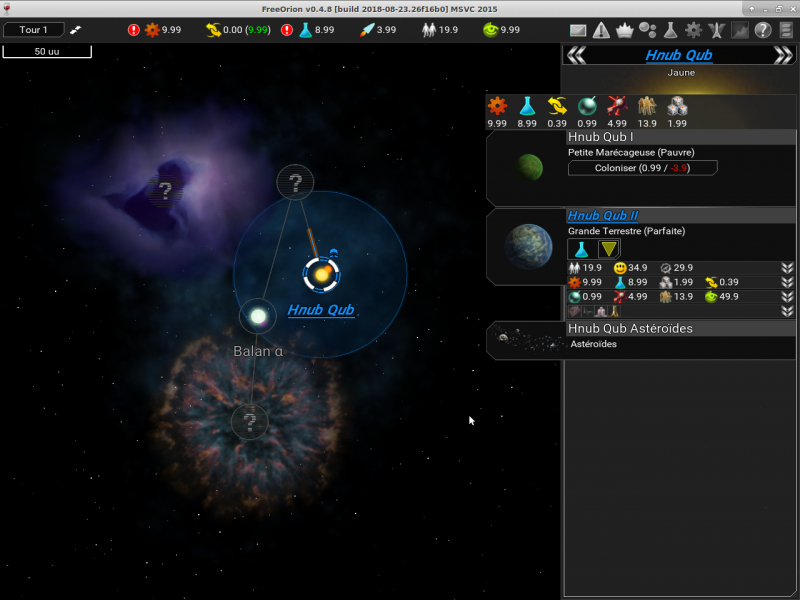The width and height of the screenshot is (800, 600).
Task: Select the research focus flask on Hnub Qub II
Action: 580,249
